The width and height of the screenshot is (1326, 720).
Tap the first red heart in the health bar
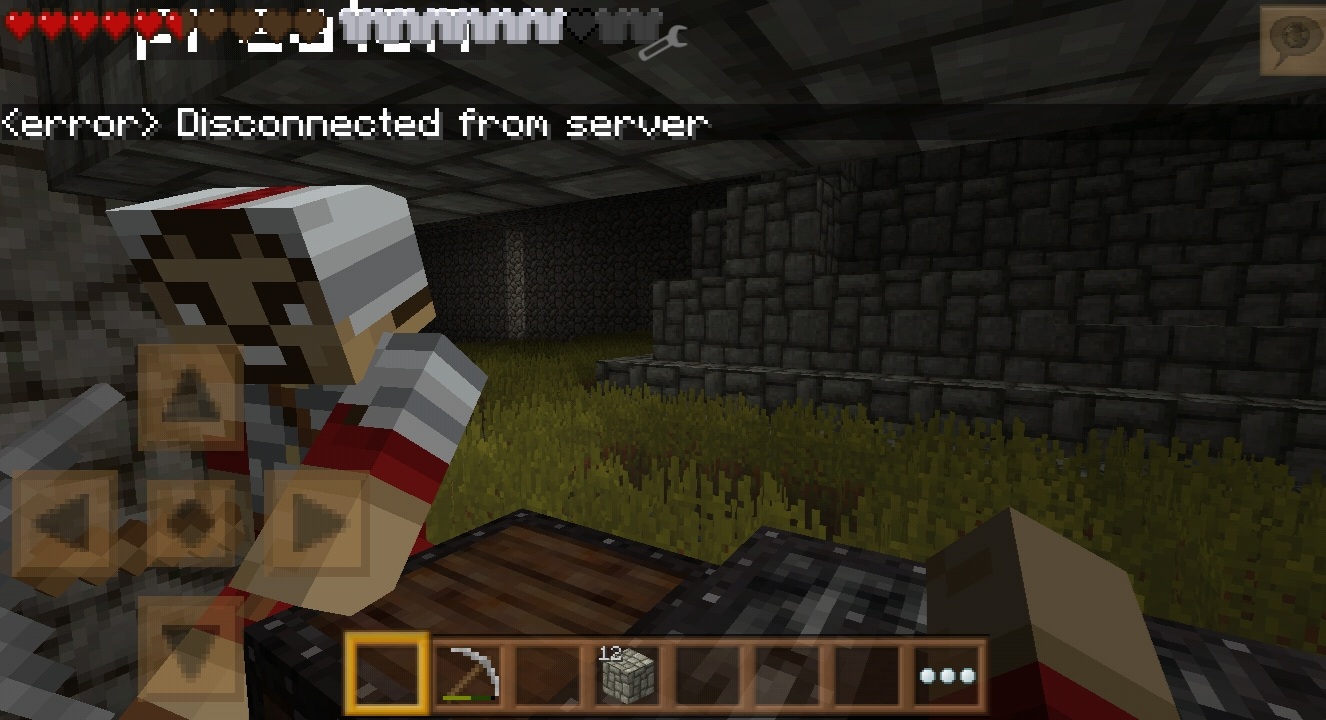coord(16,23)
